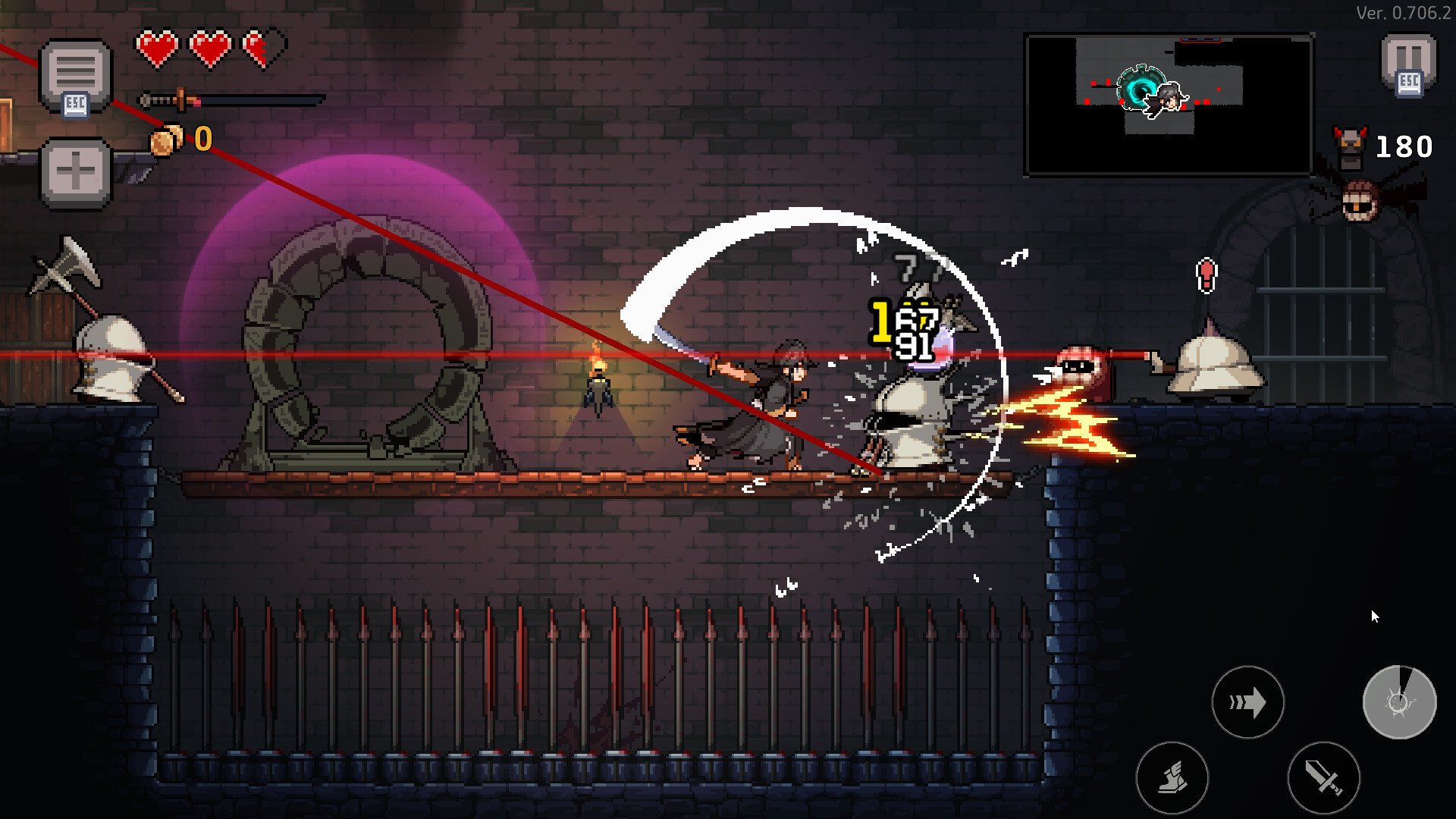Tap the circular skill cooldown button

click(x=1401, y=703)
